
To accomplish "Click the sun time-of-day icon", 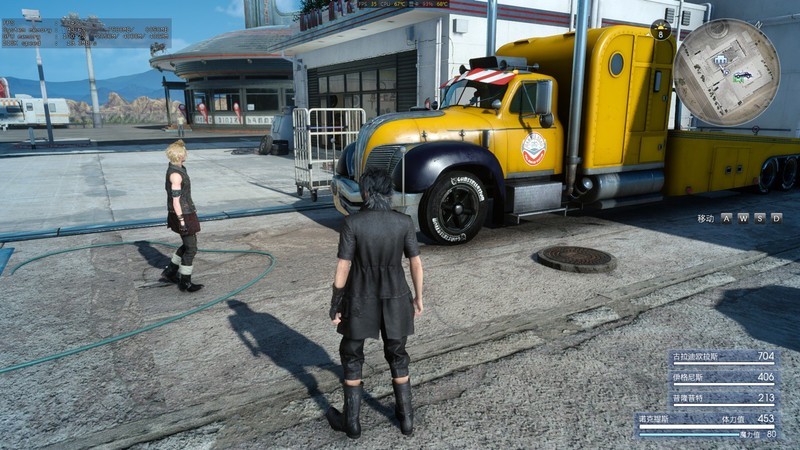I will click(661, 29).
